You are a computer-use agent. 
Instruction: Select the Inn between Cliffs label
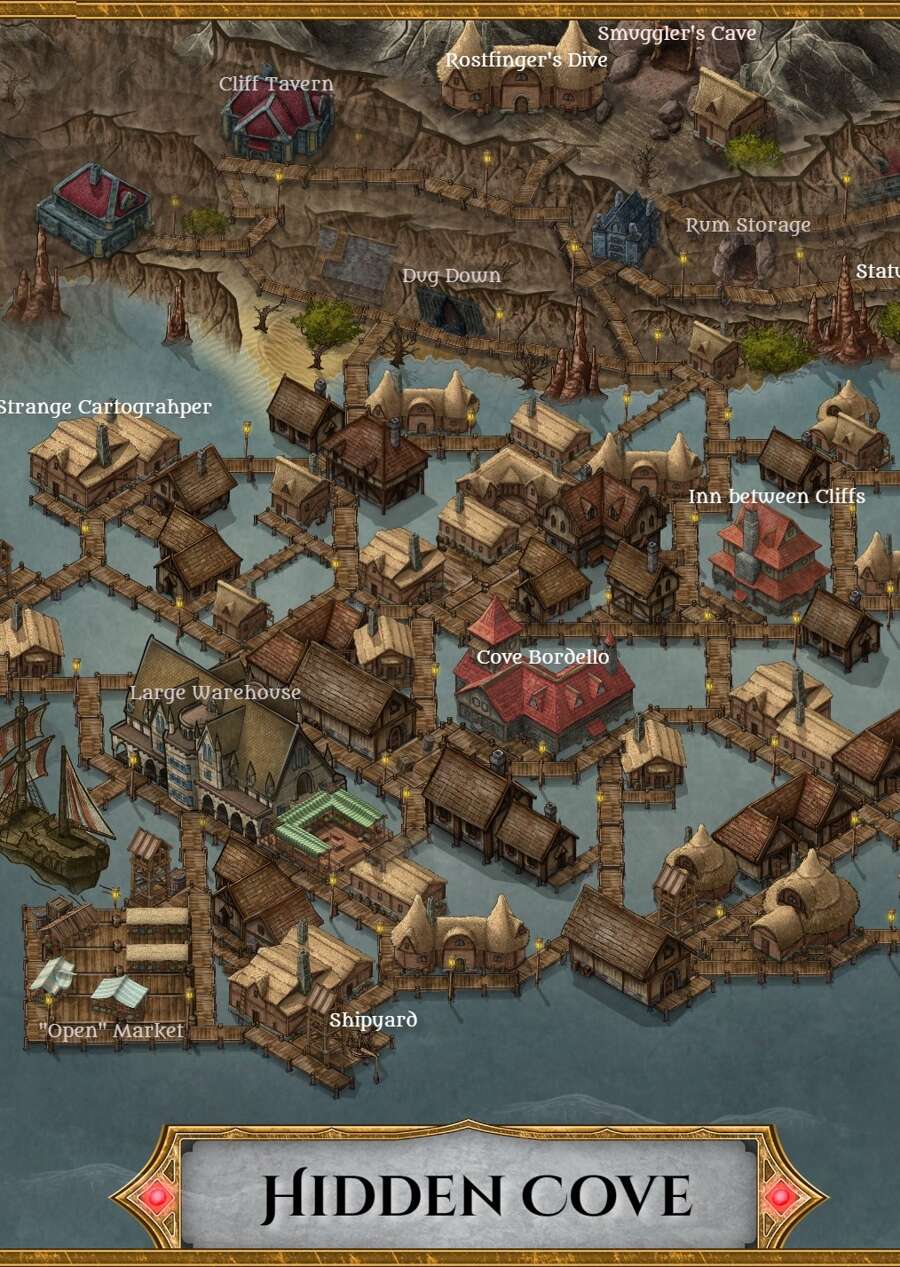(776, 496)
